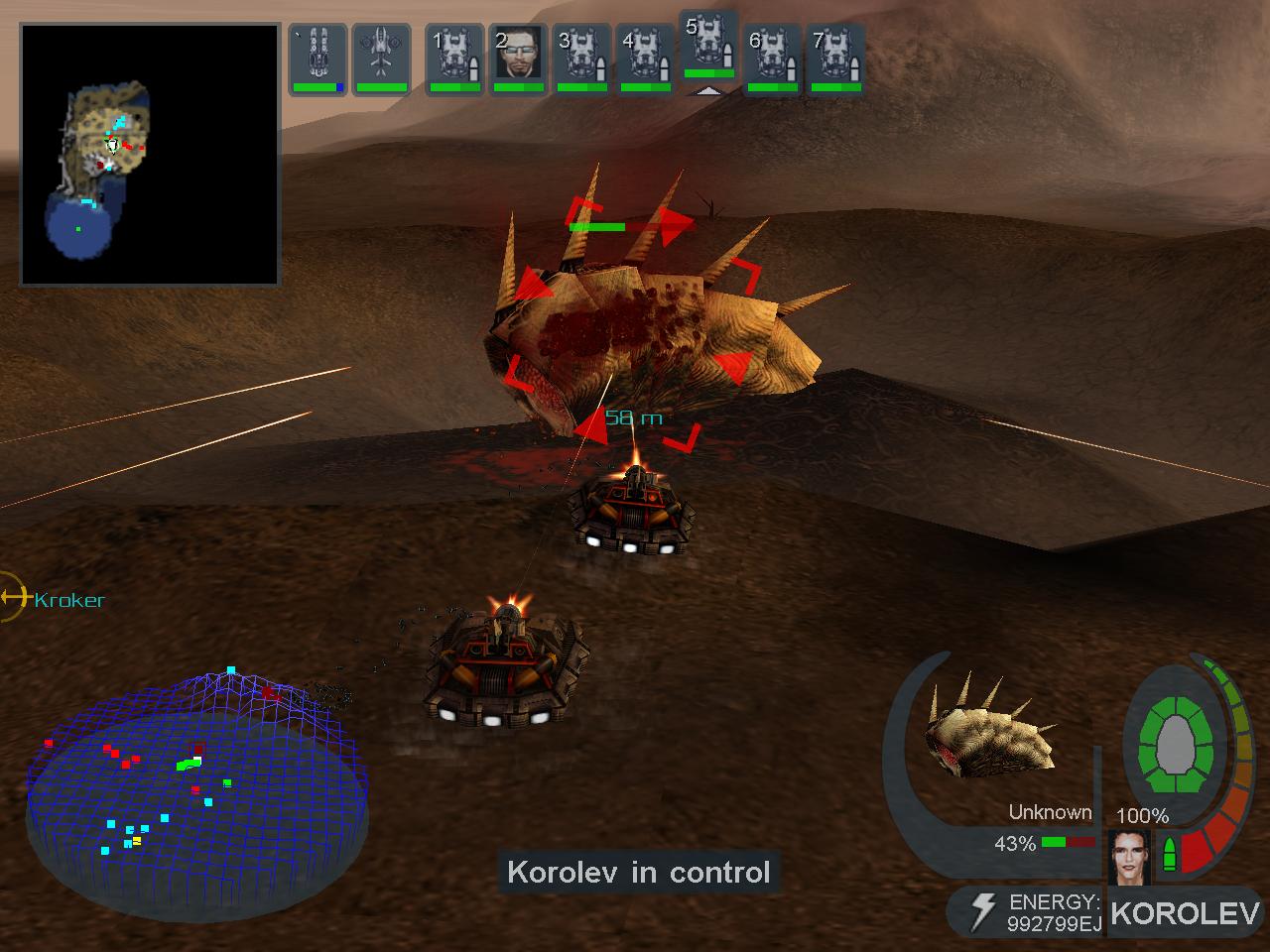This screenshot has height=952, width=1270.
Task: Click the Korolev in control message
Action: [638, 874]
